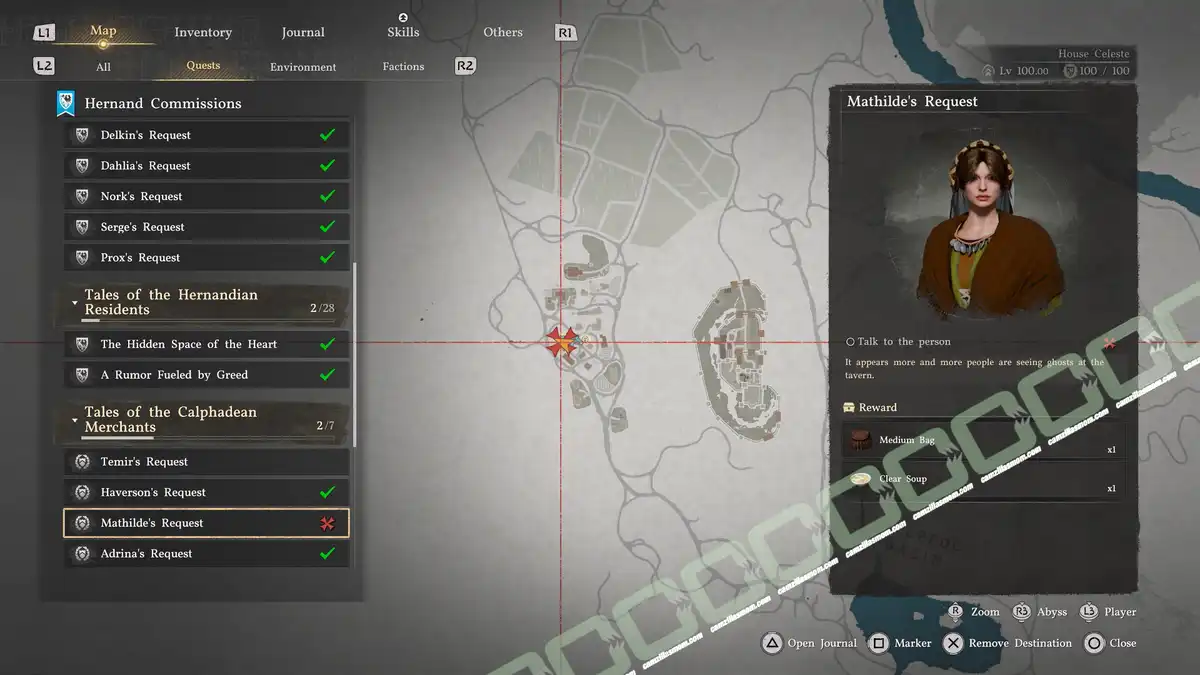
Task: Open Dahlia's Request entry
Action: (206, 166)
